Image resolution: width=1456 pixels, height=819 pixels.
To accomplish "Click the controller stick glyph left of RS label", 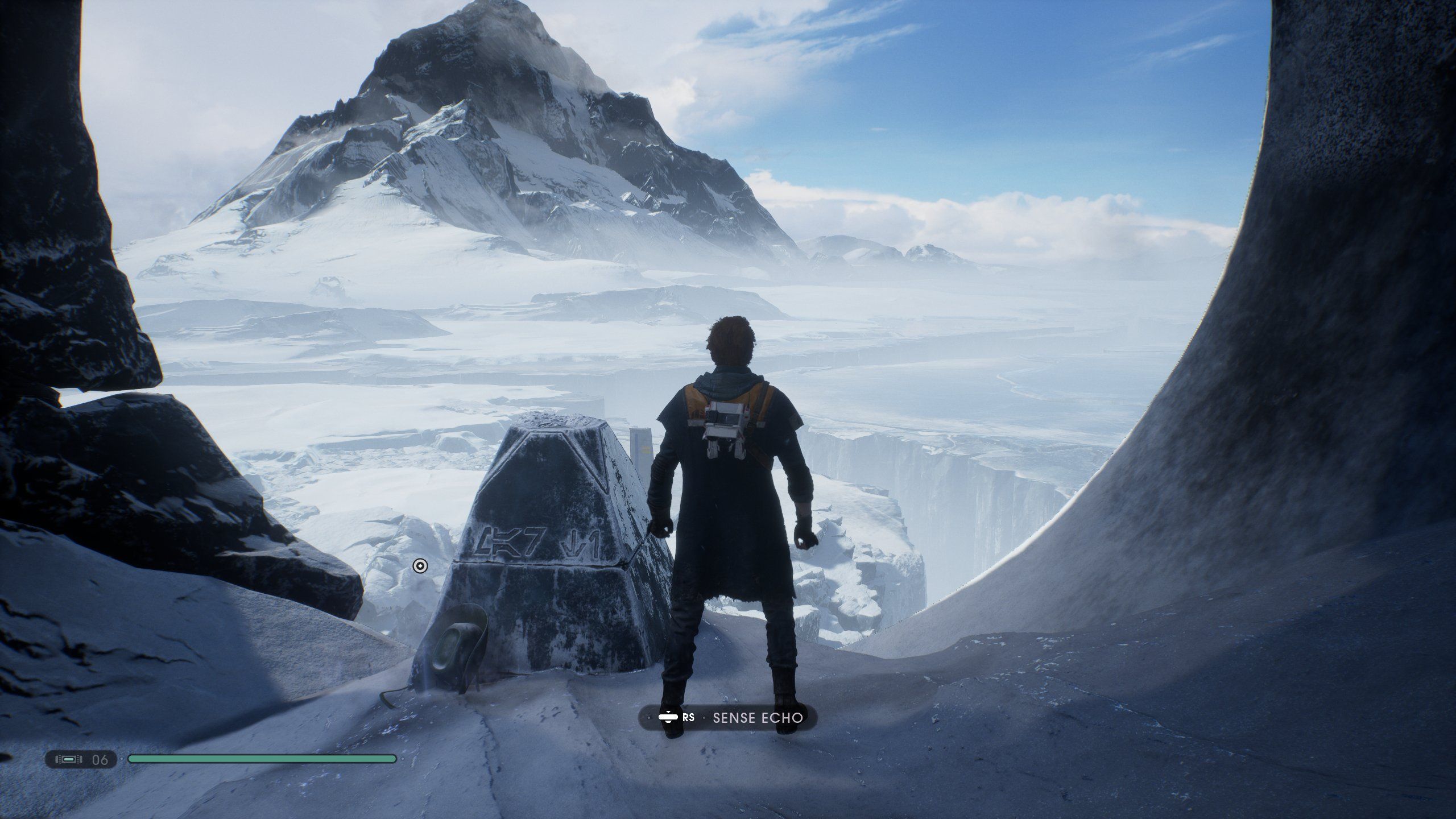I will click(x=668, y=719).
